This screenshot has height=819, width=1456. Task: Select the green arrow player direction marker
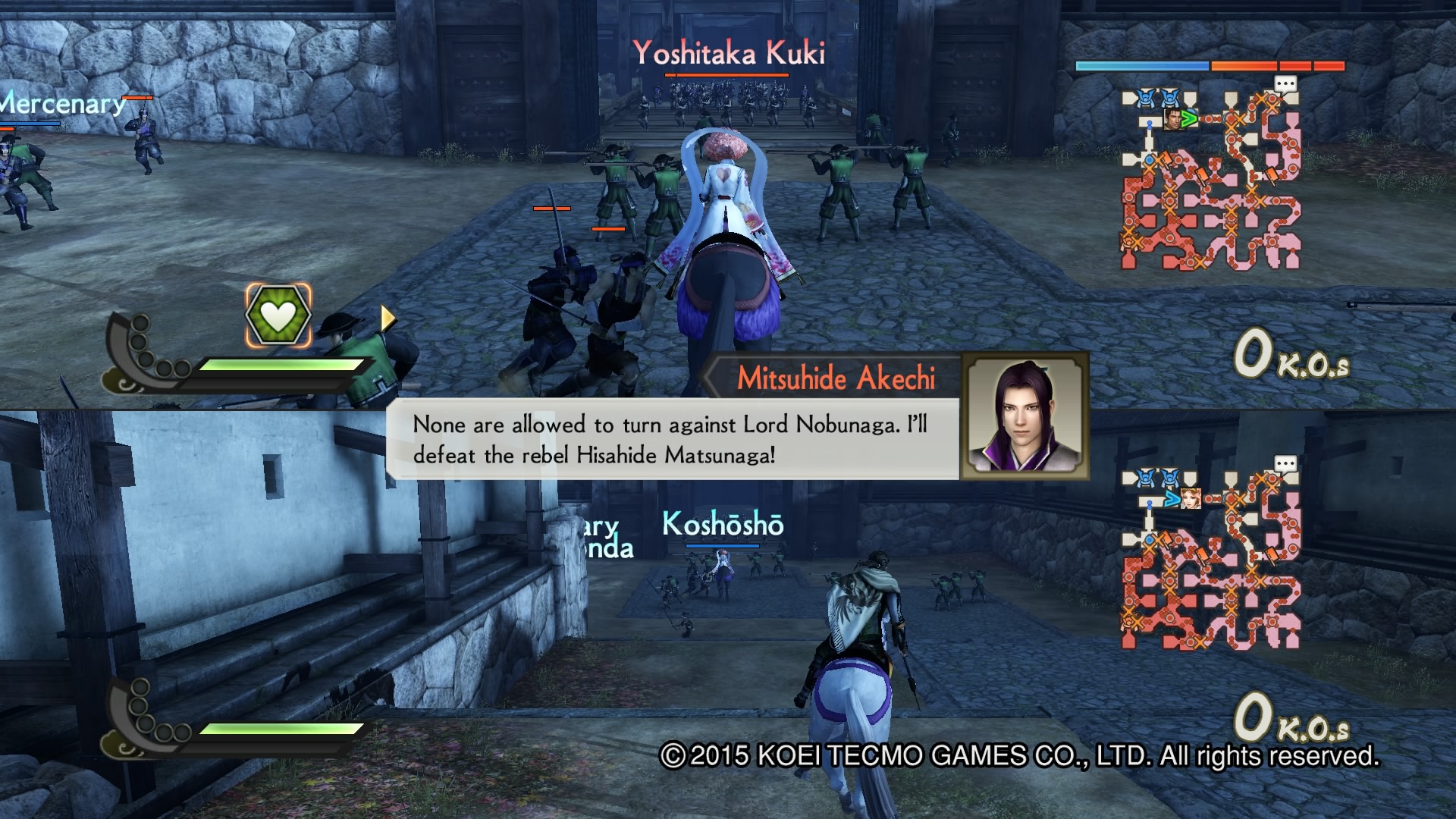pyautogui.click(x=1188, y=119)
